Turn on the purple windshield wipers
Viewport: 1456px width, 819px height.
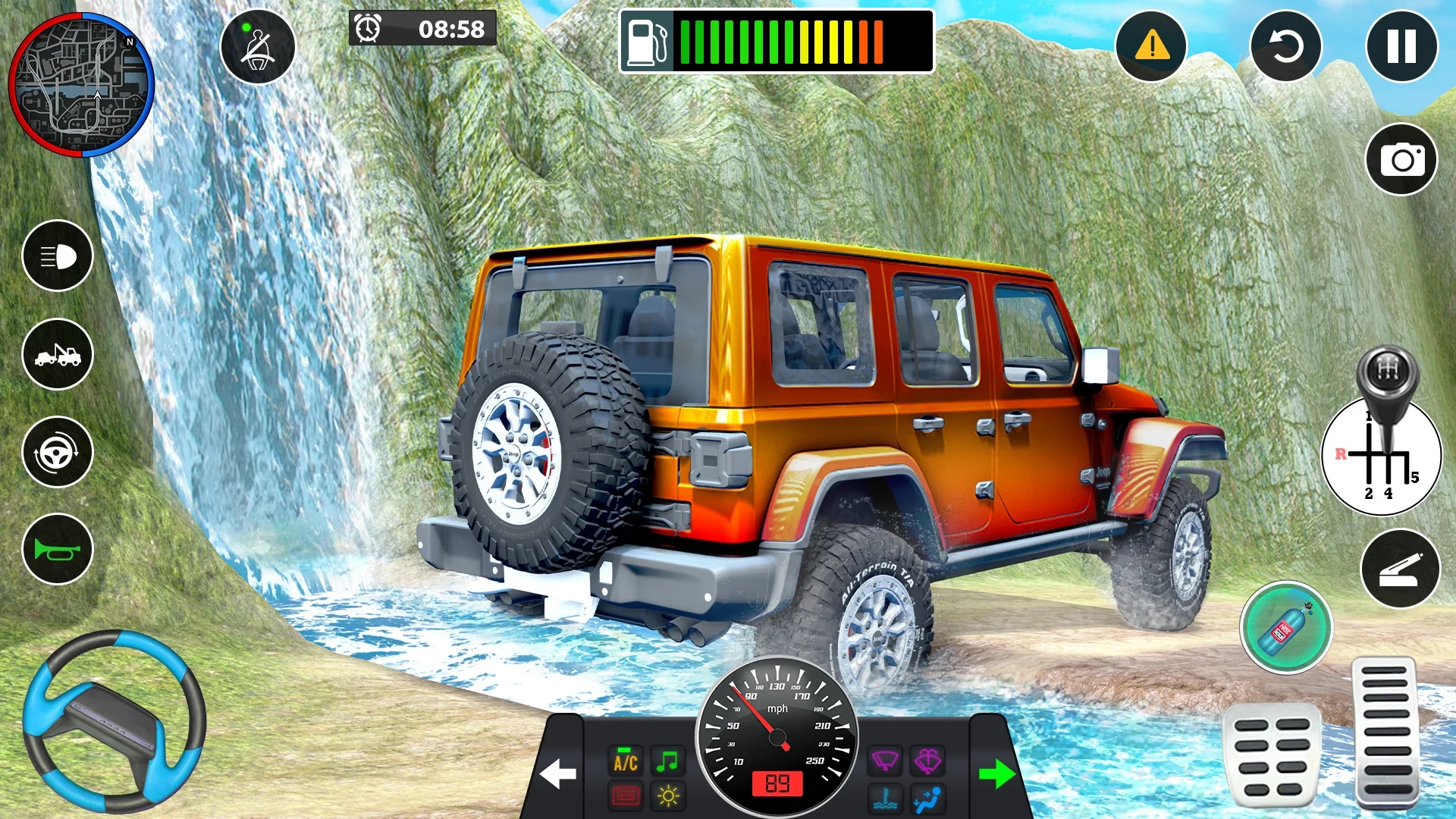(x=885, y=761)
